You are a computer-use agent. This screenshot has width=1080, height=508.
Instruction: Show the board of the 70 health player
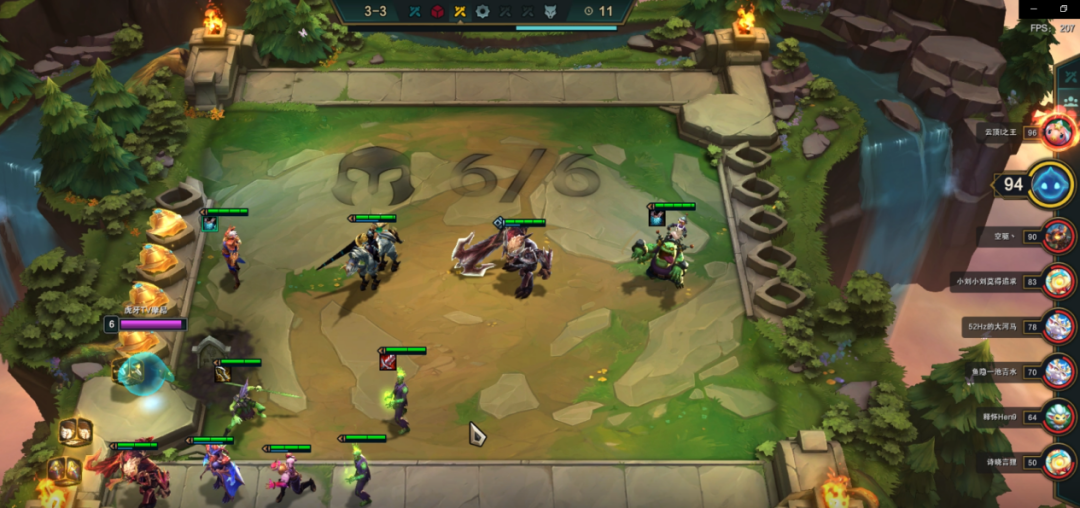(x=1058, y=372)
